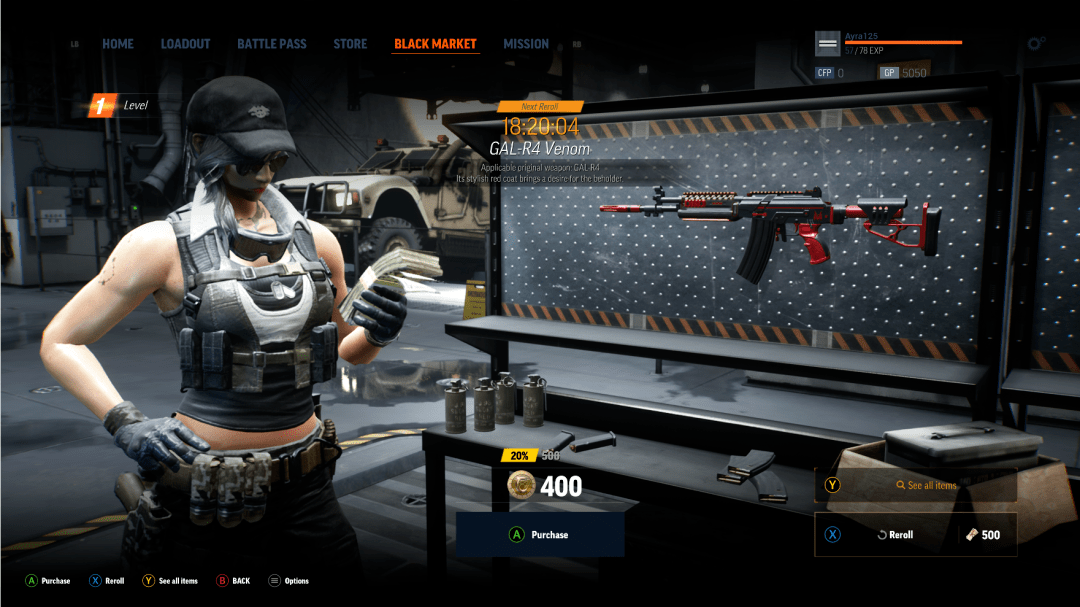Show all black market items

coord(916,486)
